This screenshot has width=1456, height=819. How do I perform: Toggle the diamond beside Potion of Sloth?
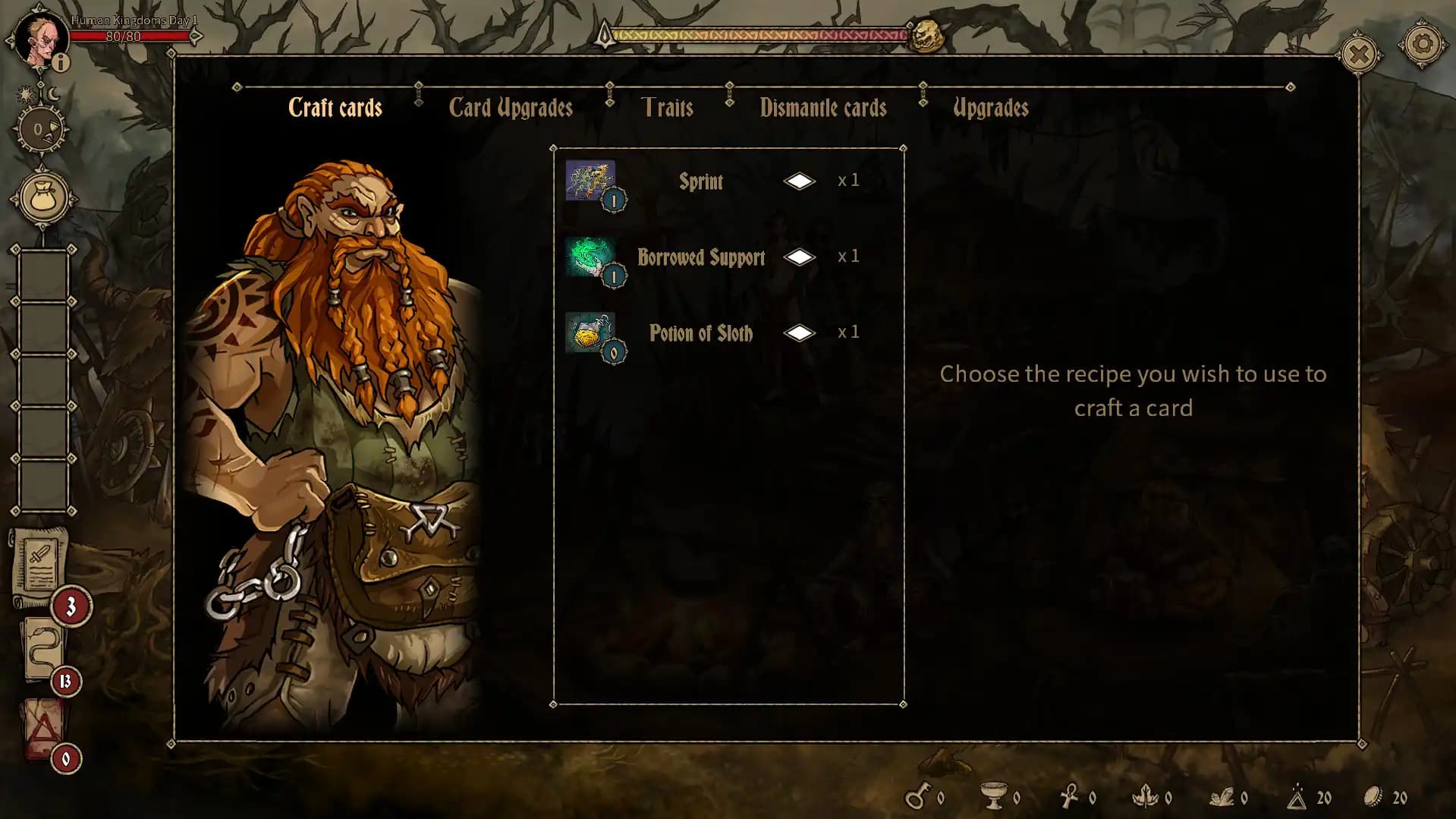(x=800, y=332)
